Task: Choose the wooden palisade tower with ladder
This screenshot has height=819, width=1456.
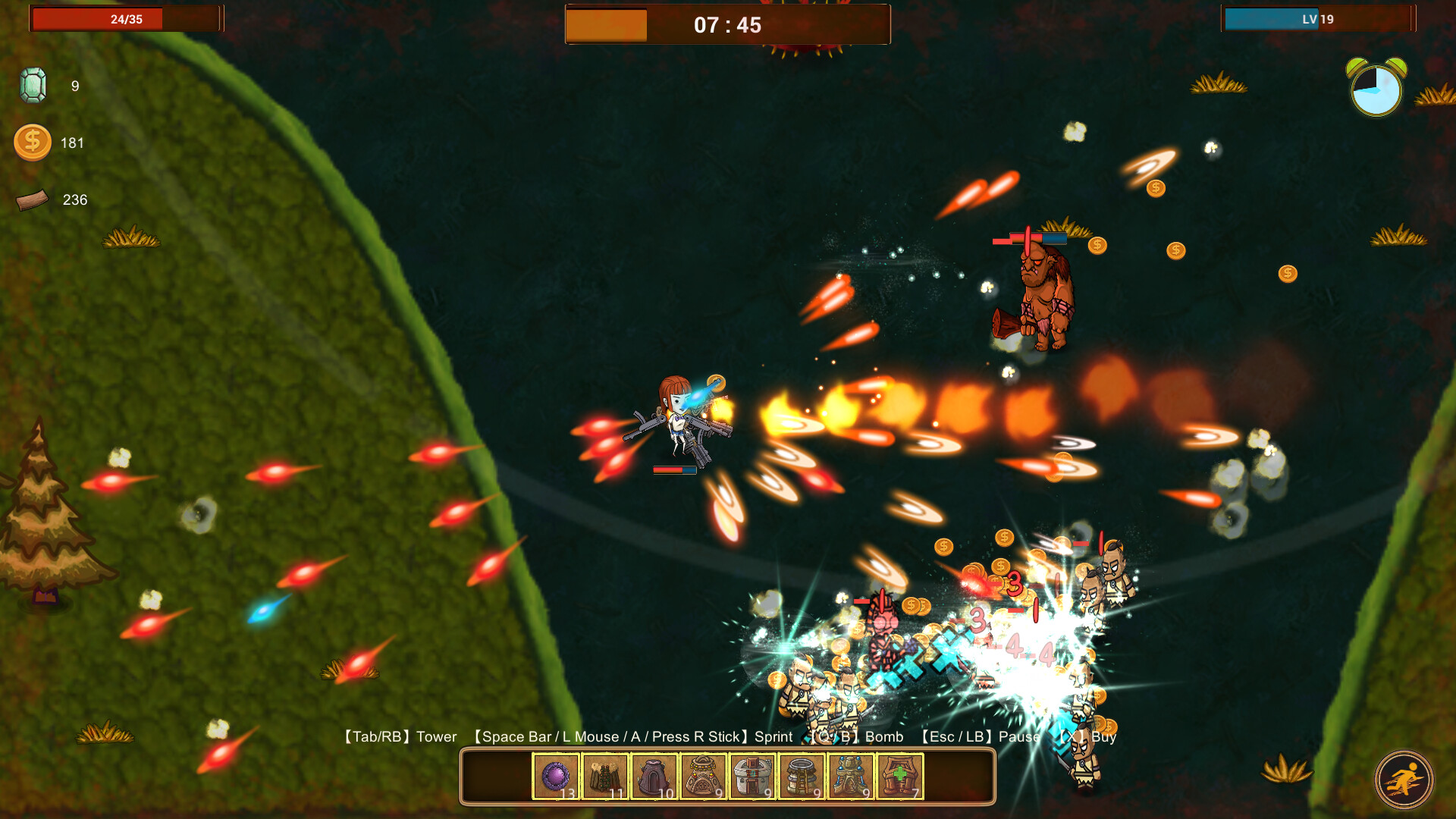Action: coord(605,777)
